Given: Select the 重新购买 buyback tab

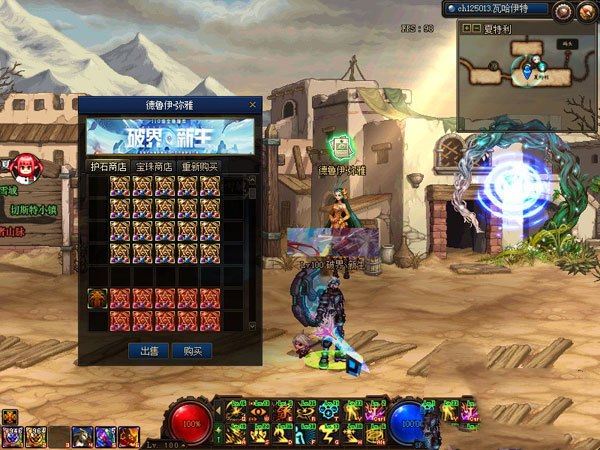Looking at the screenshot, I should [x=199, y=166].
